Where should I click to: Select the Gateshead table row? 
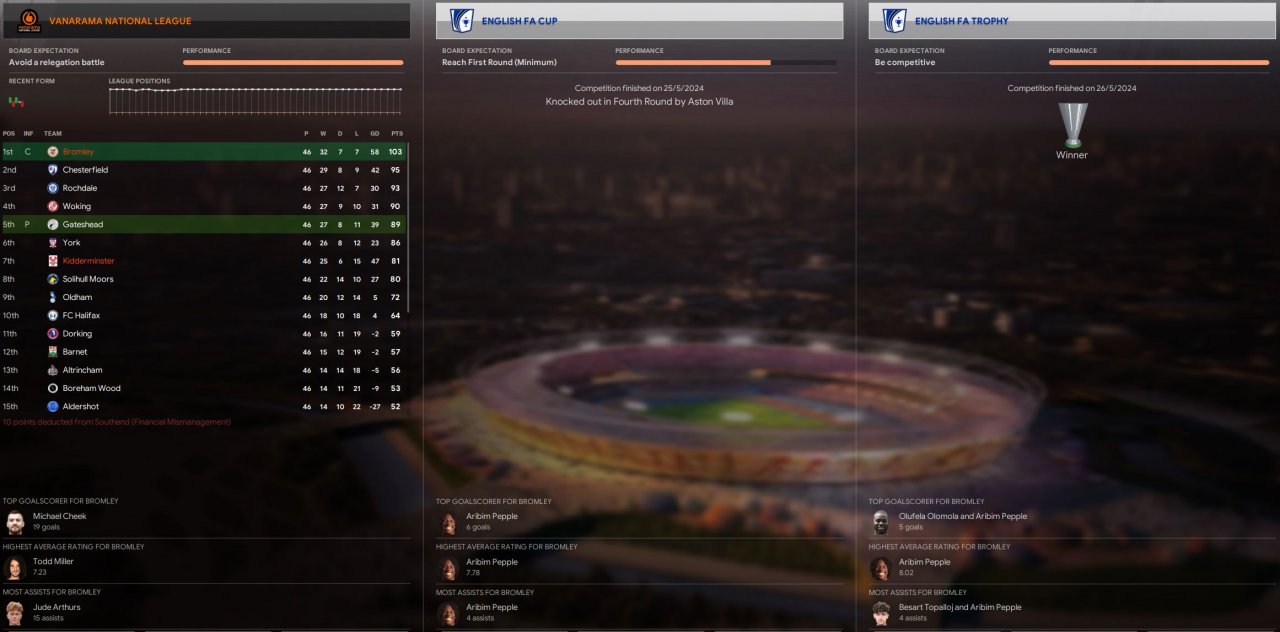[83, 225]
